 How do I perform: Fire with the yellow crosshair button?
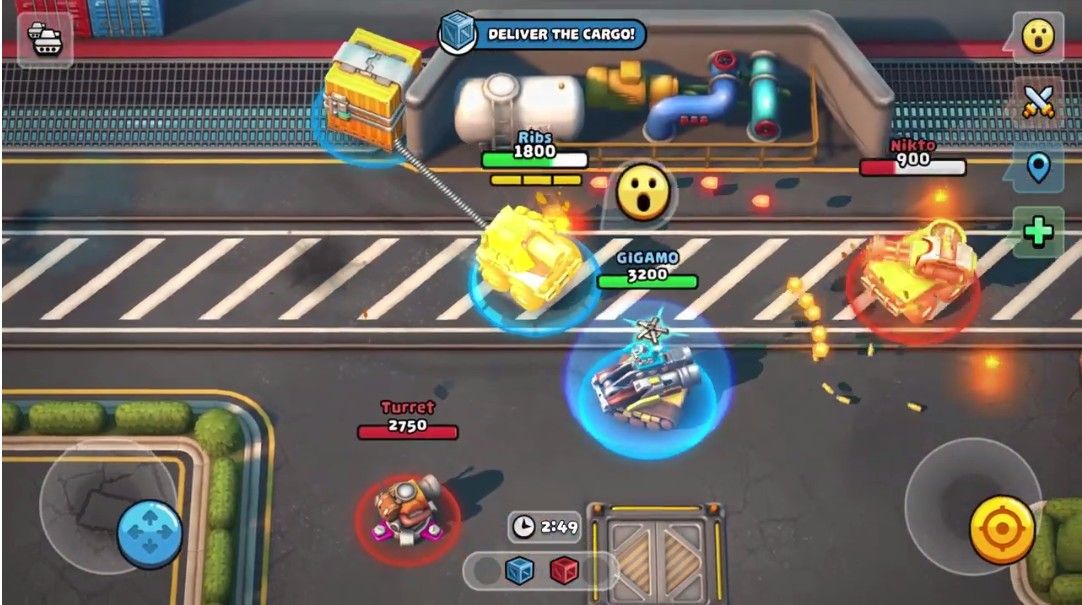click(x=1002, y=529)
